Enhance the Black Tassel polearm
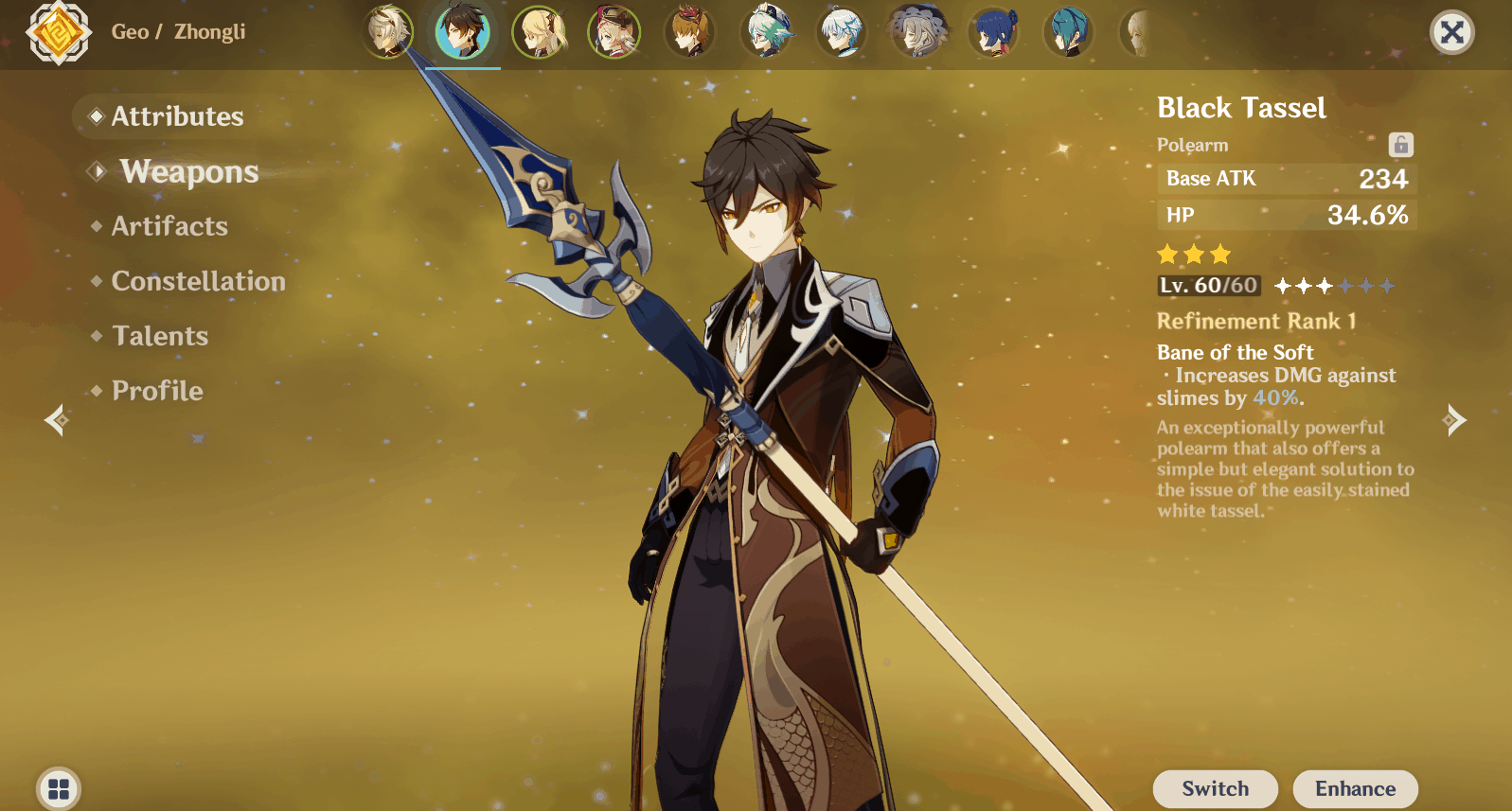 (1355, 788)
